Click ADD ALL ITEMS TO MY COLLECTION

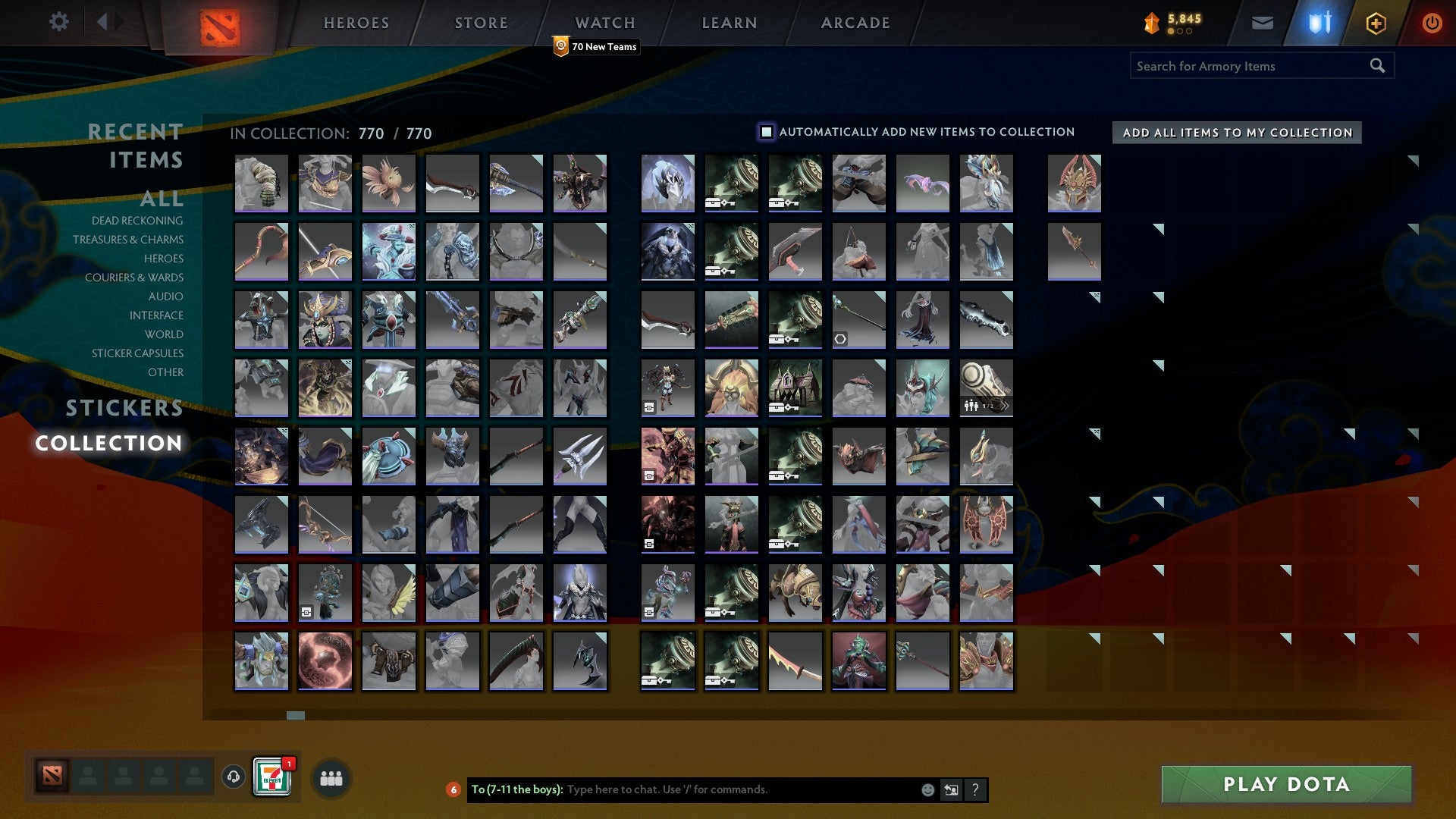click(x=1235, y=132)
